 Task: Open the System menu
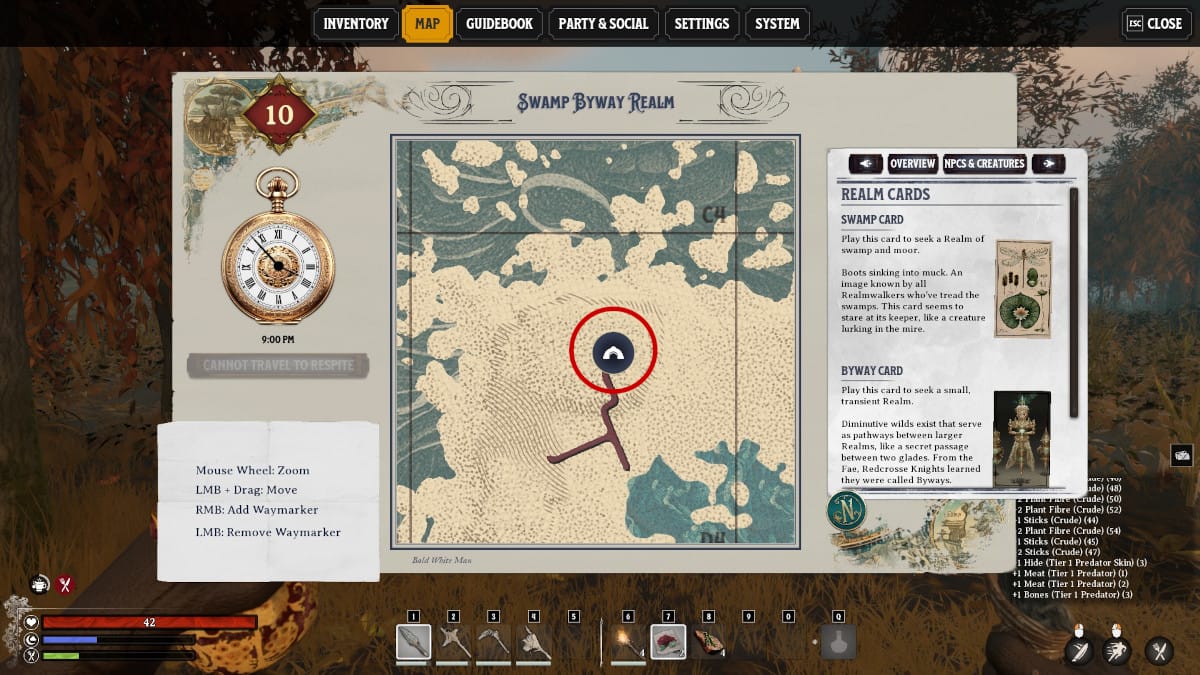(x=777, y=24)
